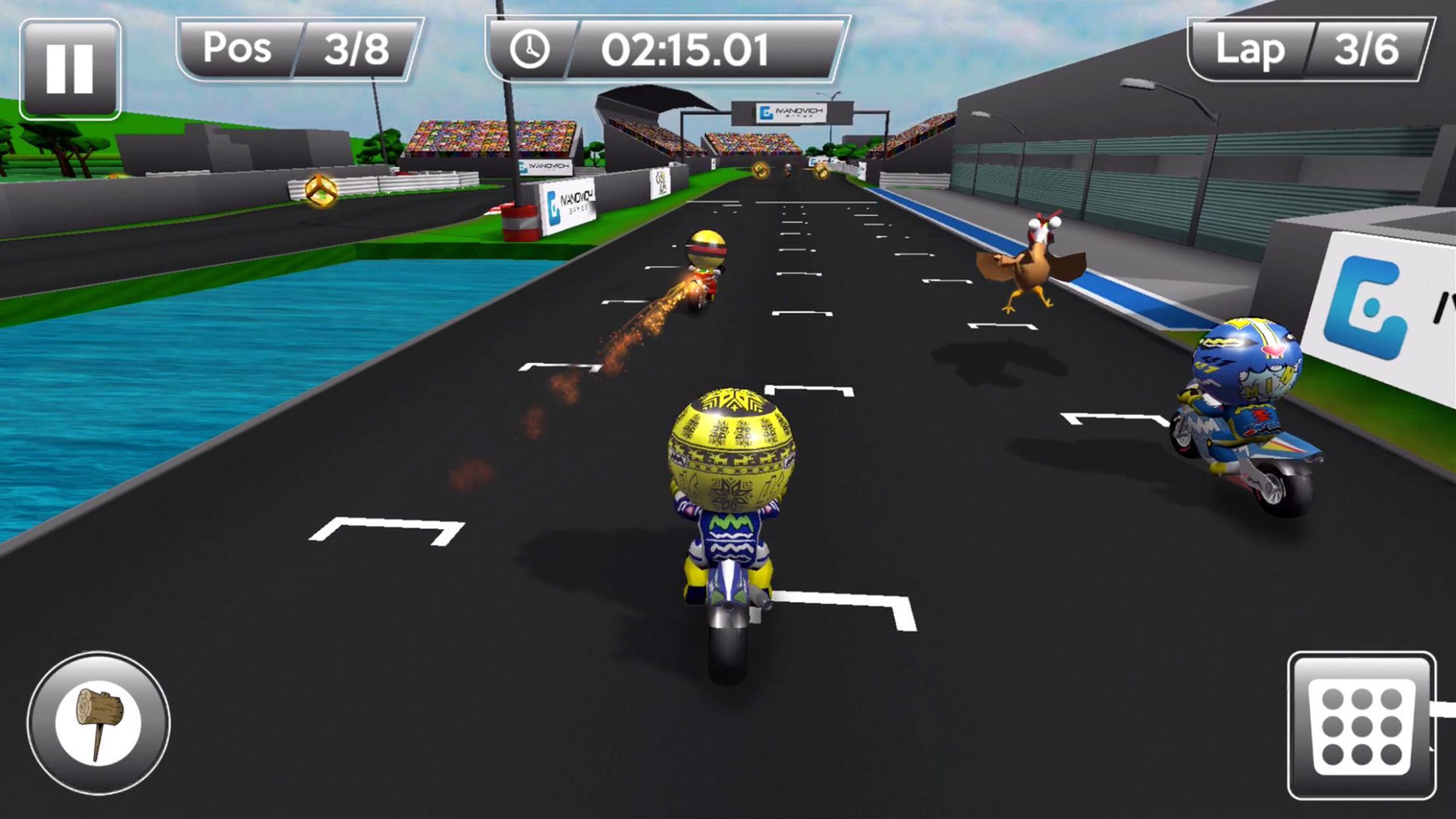The width and height of the screenshot is (1456, 819).
Task: Select the Pos label in the HUD
Action: click(x=237, y=46)
